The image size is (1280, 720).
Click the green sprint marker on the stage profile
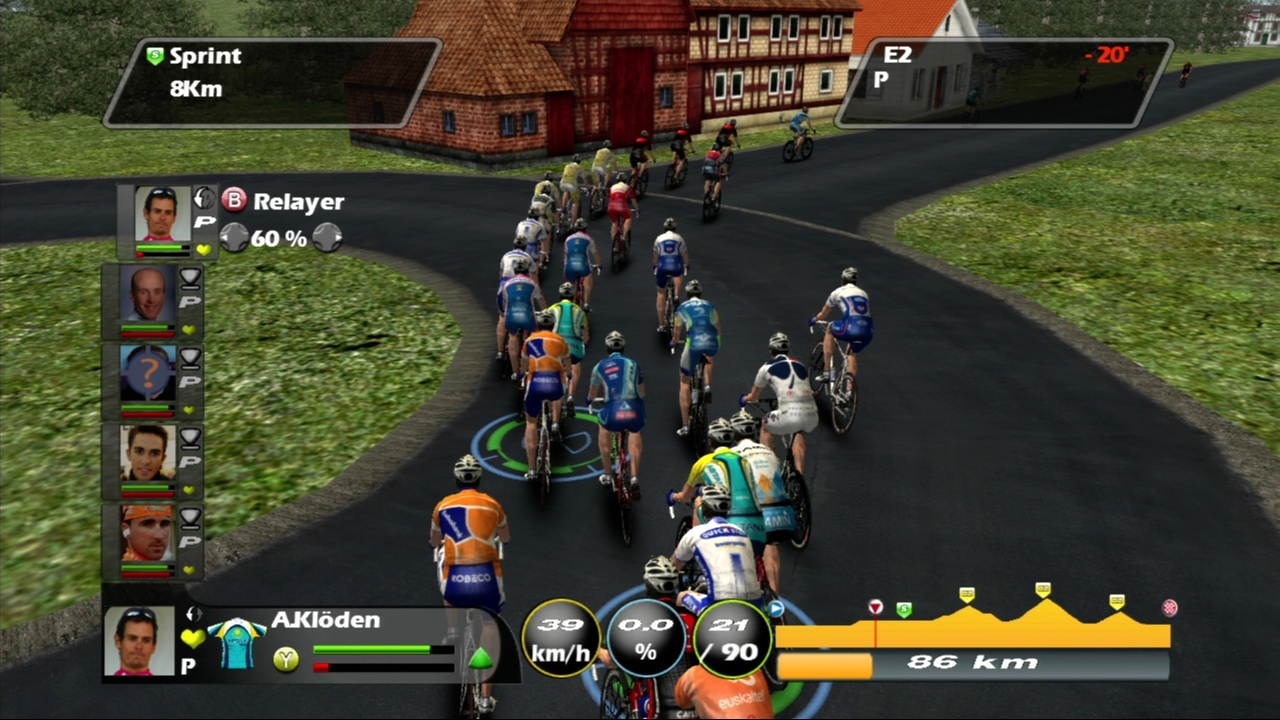[x=904, y=609]
